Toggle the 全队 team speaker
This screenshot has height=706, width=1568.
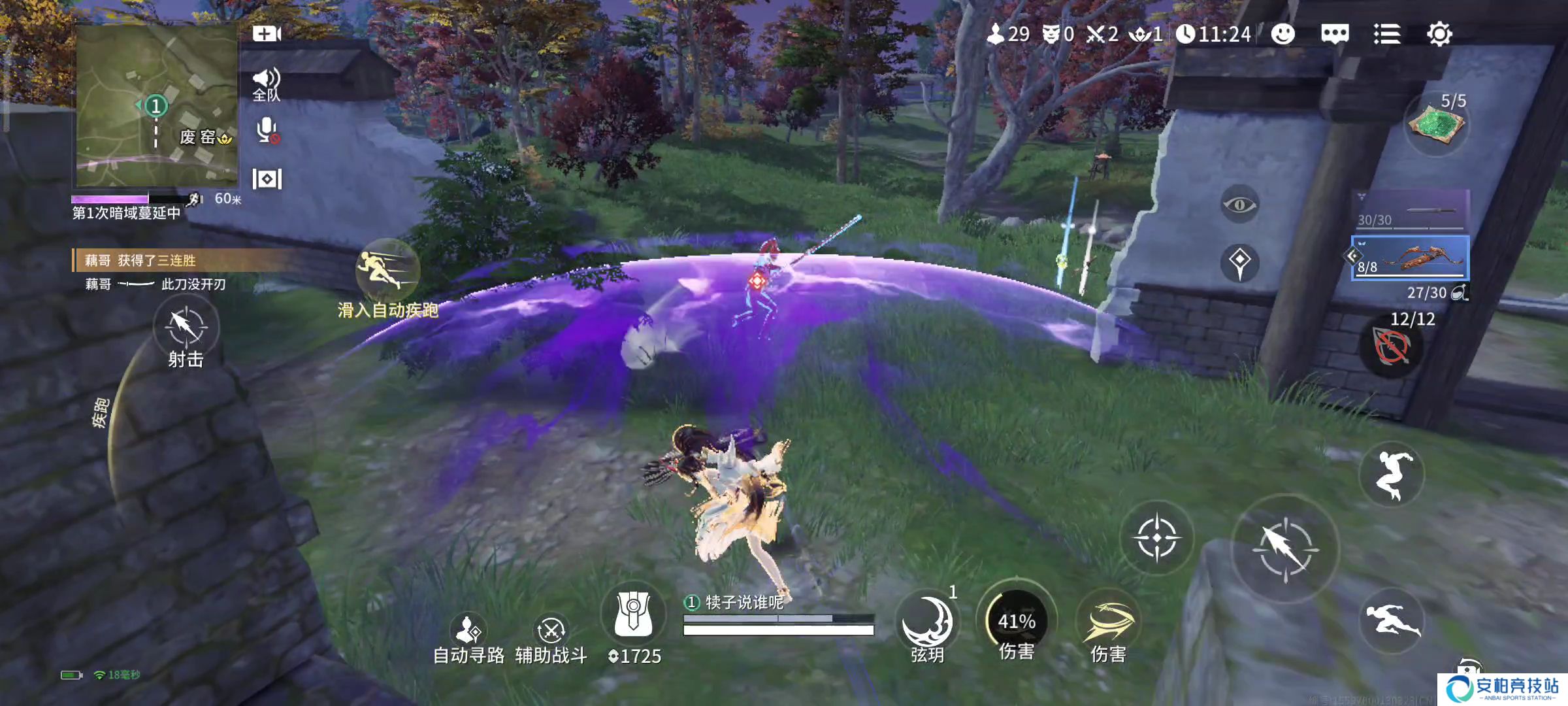click(267, 85)
